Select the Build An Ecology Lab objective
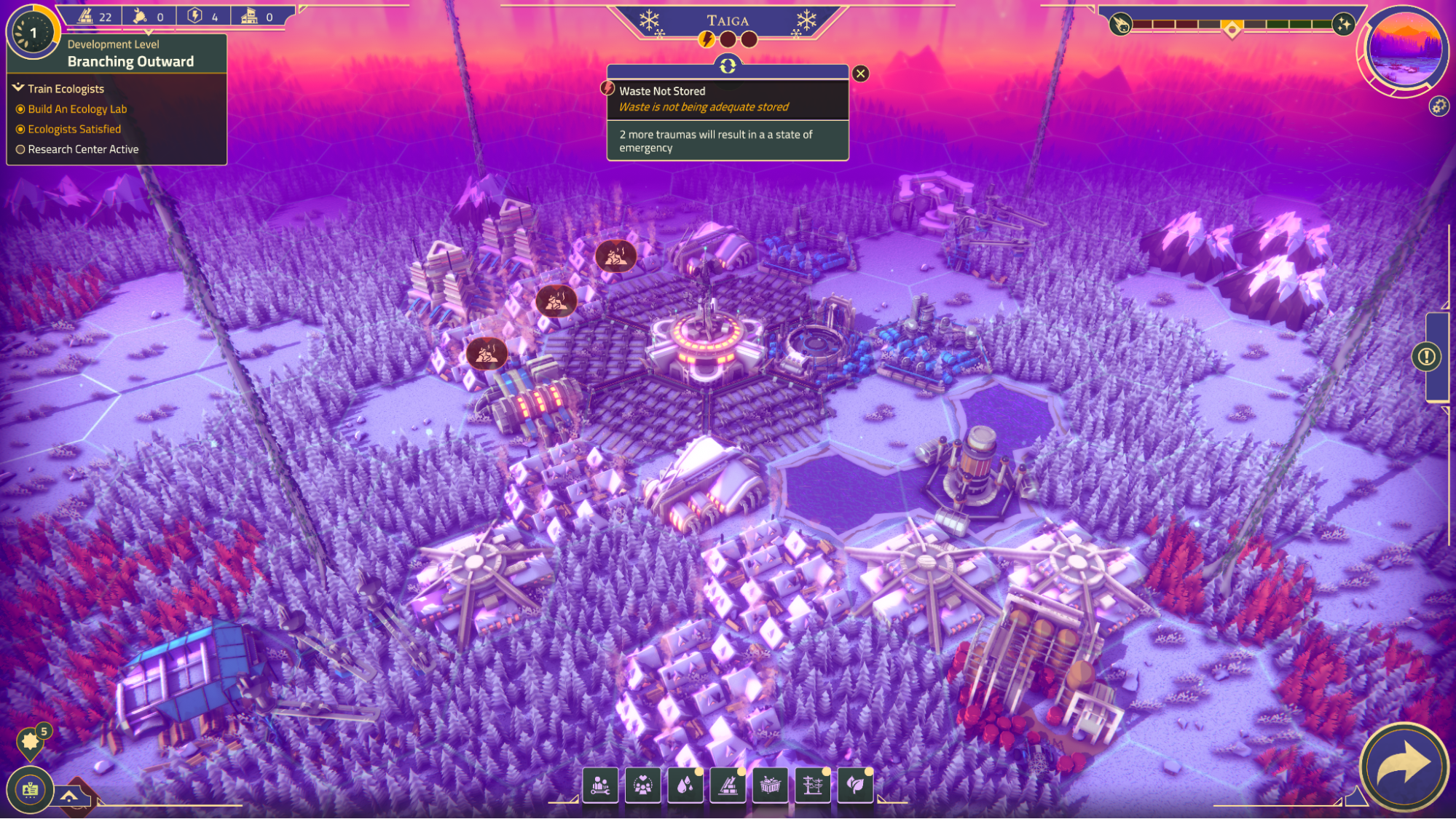This screenshot has height=819, width=1456. pos(77,109)
